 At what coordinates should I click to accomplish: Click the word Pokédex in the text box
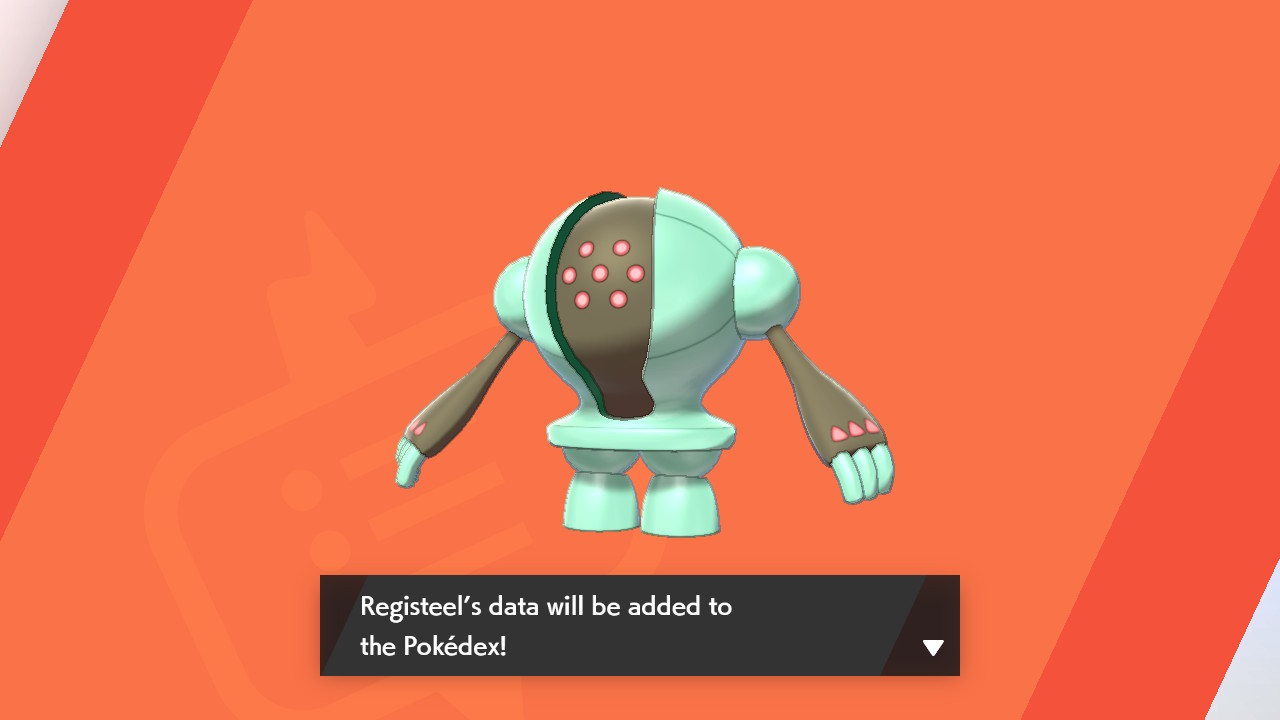[x=452, y=648]
